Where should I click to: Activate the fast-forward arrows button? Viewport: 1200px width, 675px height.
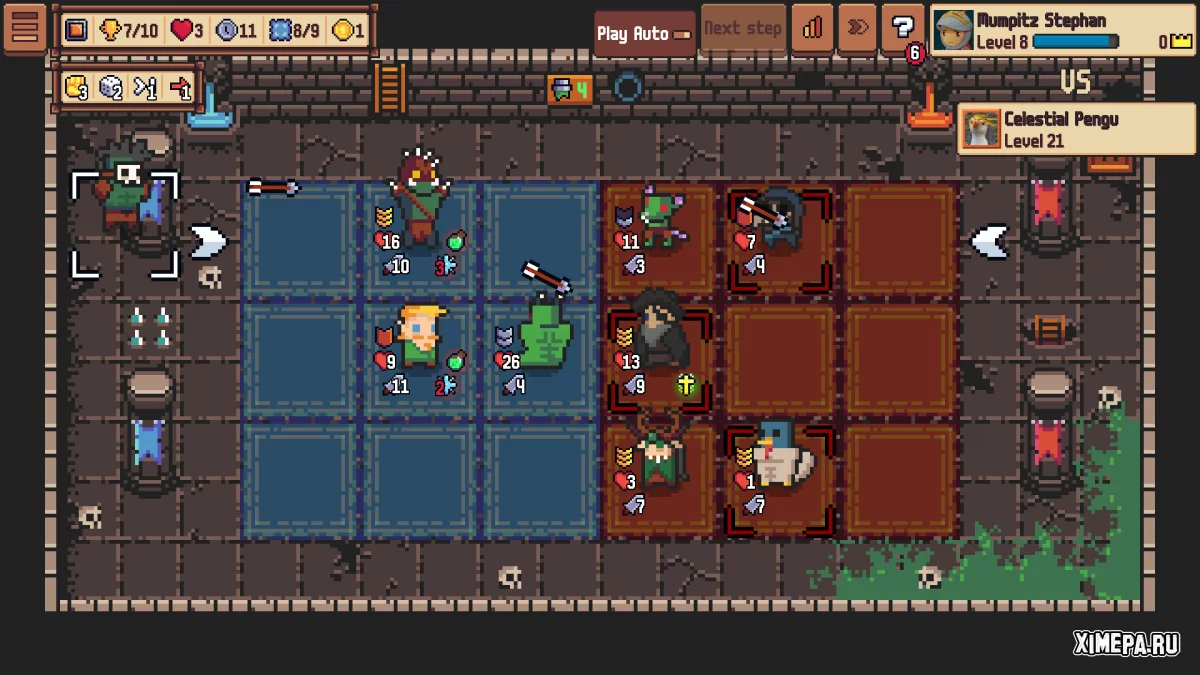pyautogui.click(x=858, y=29)
